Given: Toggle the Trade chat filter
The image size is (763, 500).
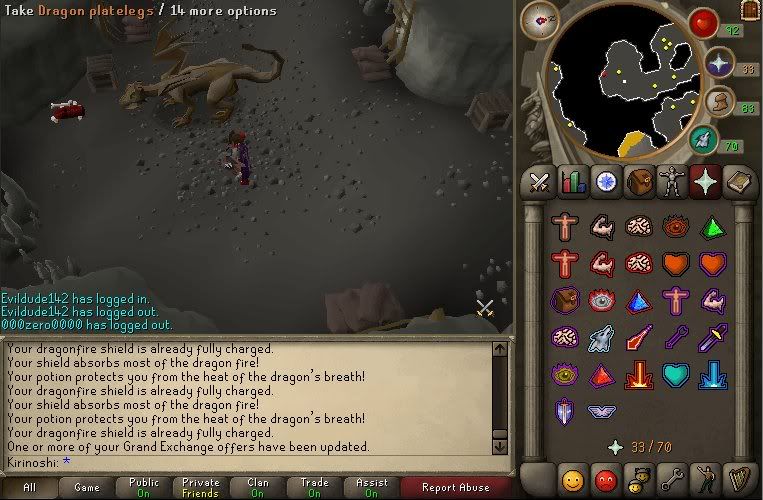Looking at the screenshot, I should 315,488.
